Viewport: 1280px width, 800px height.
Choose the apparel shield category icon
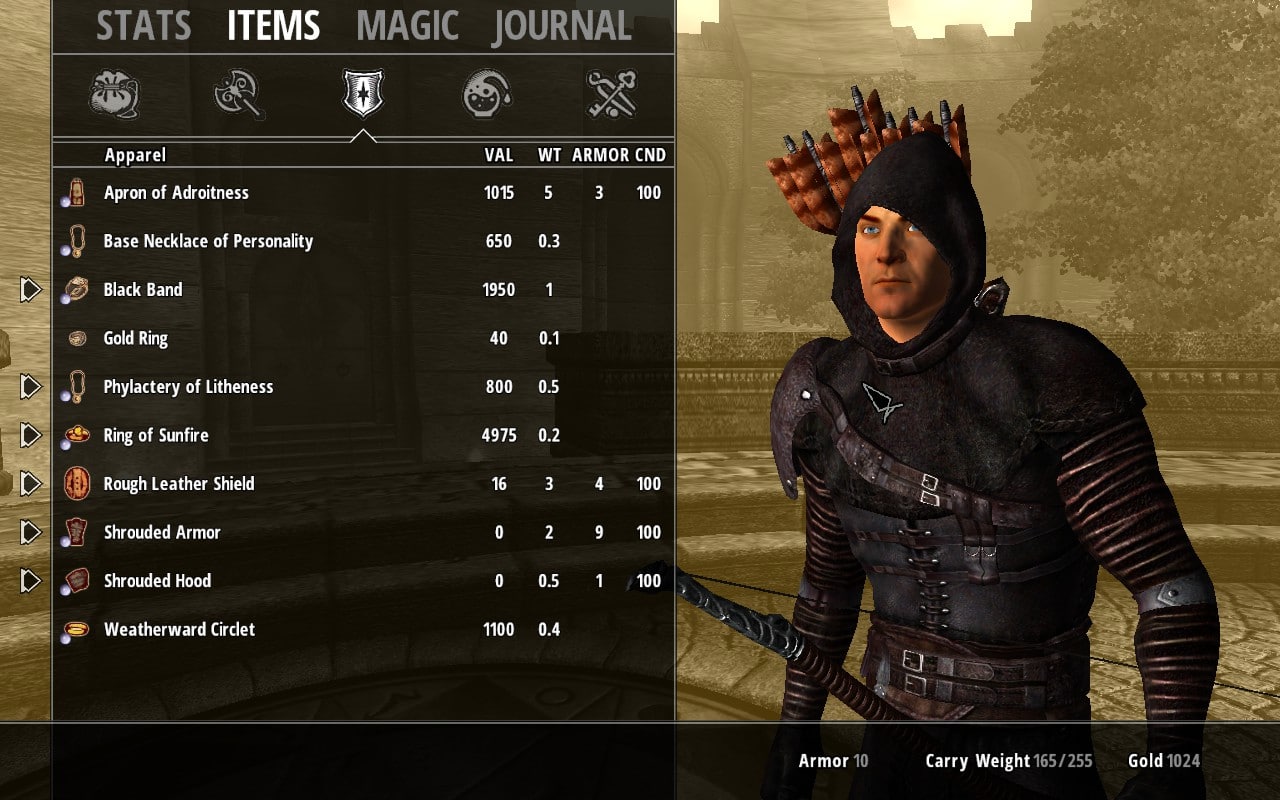(363, 94)
